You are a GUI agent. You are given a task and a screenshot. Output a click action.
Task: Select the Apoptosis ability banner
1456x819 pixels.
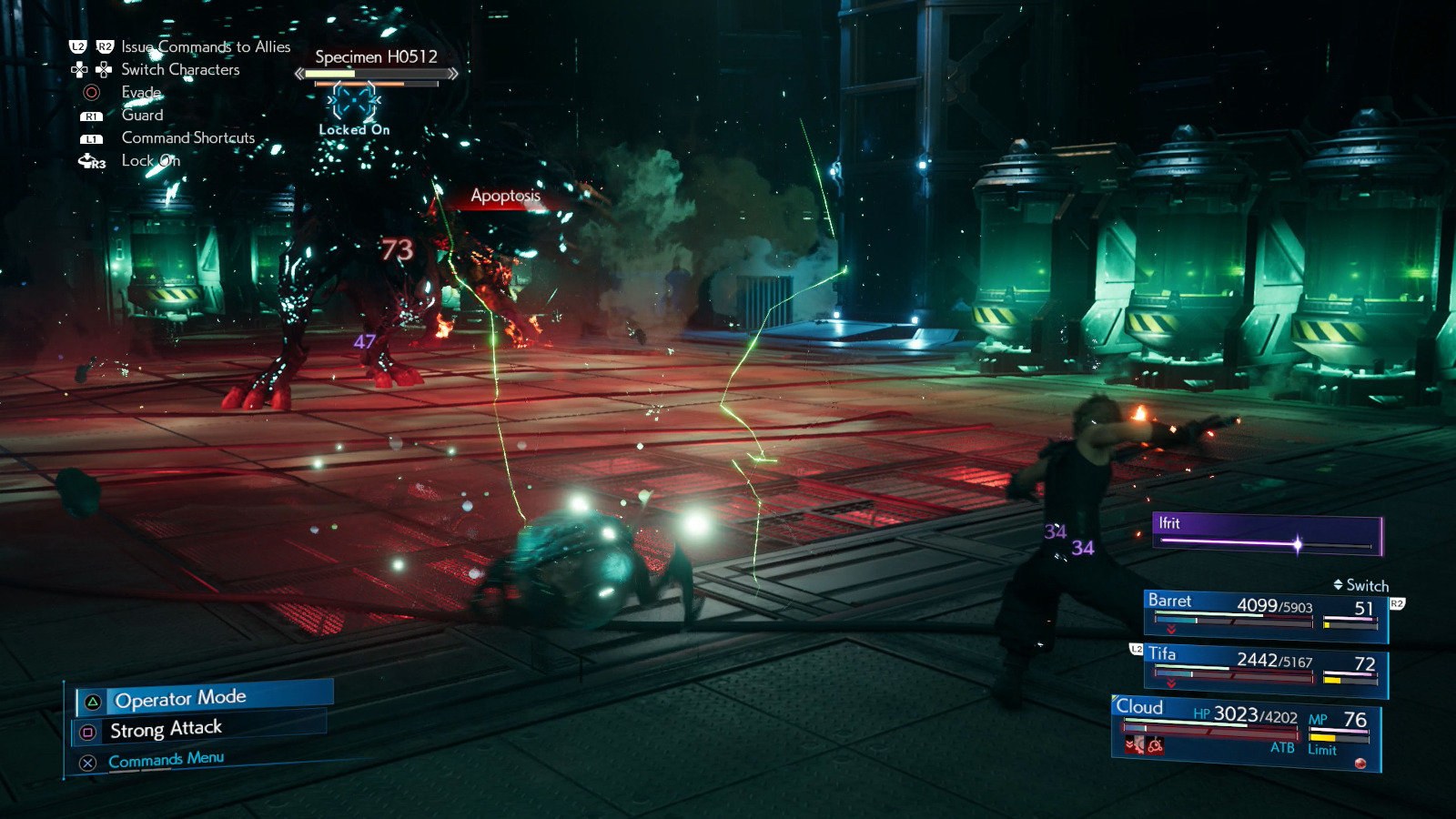[504, 197]
